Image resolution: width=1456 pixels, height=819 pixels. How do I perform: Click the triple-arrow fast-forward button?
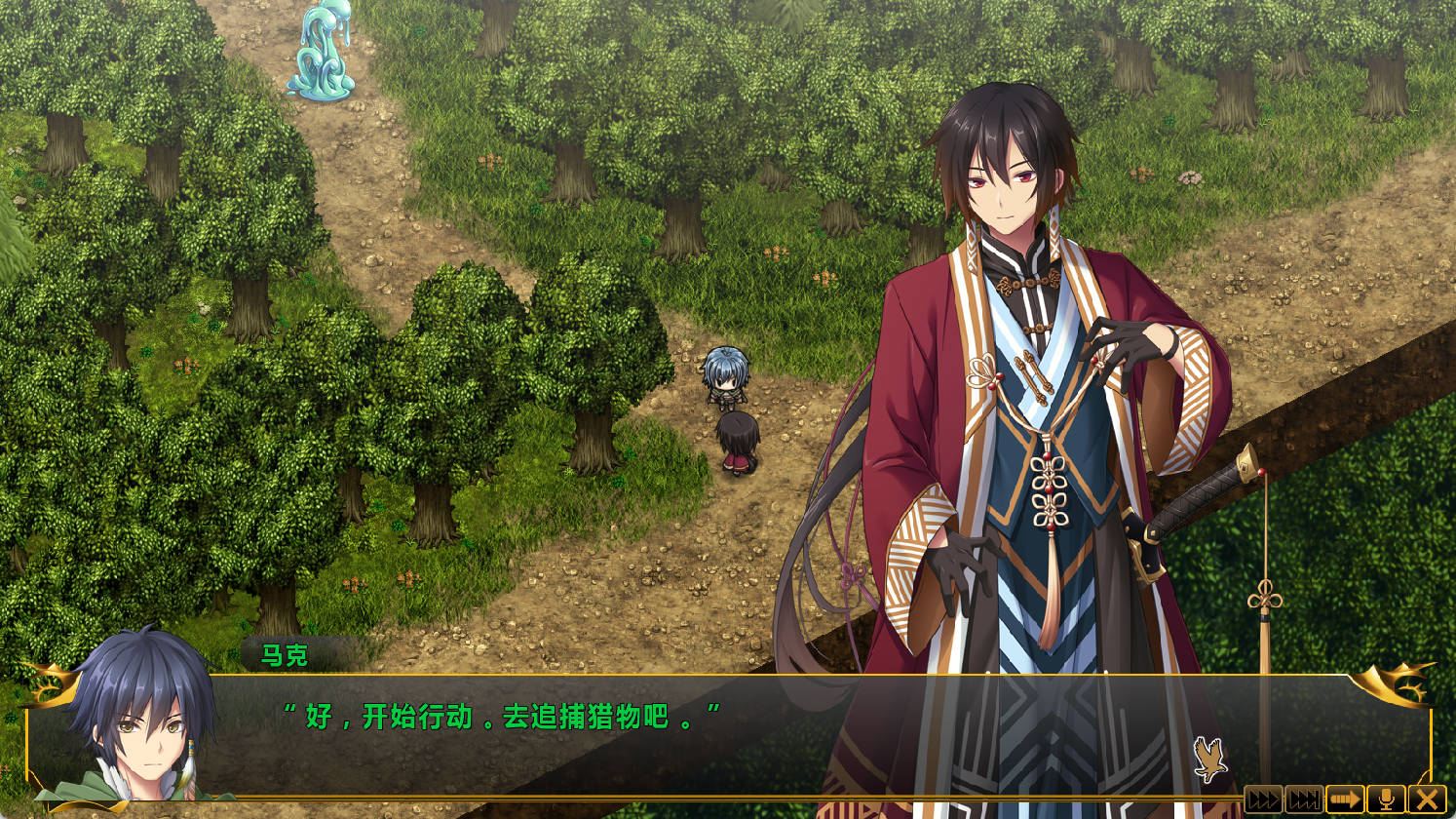click(x=1263, y=800)
